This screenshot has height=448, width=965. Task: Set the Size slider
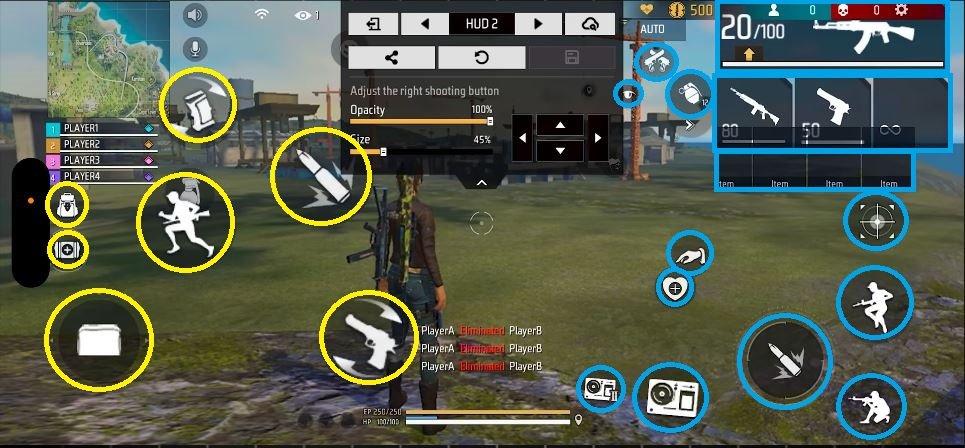(383, 152)
